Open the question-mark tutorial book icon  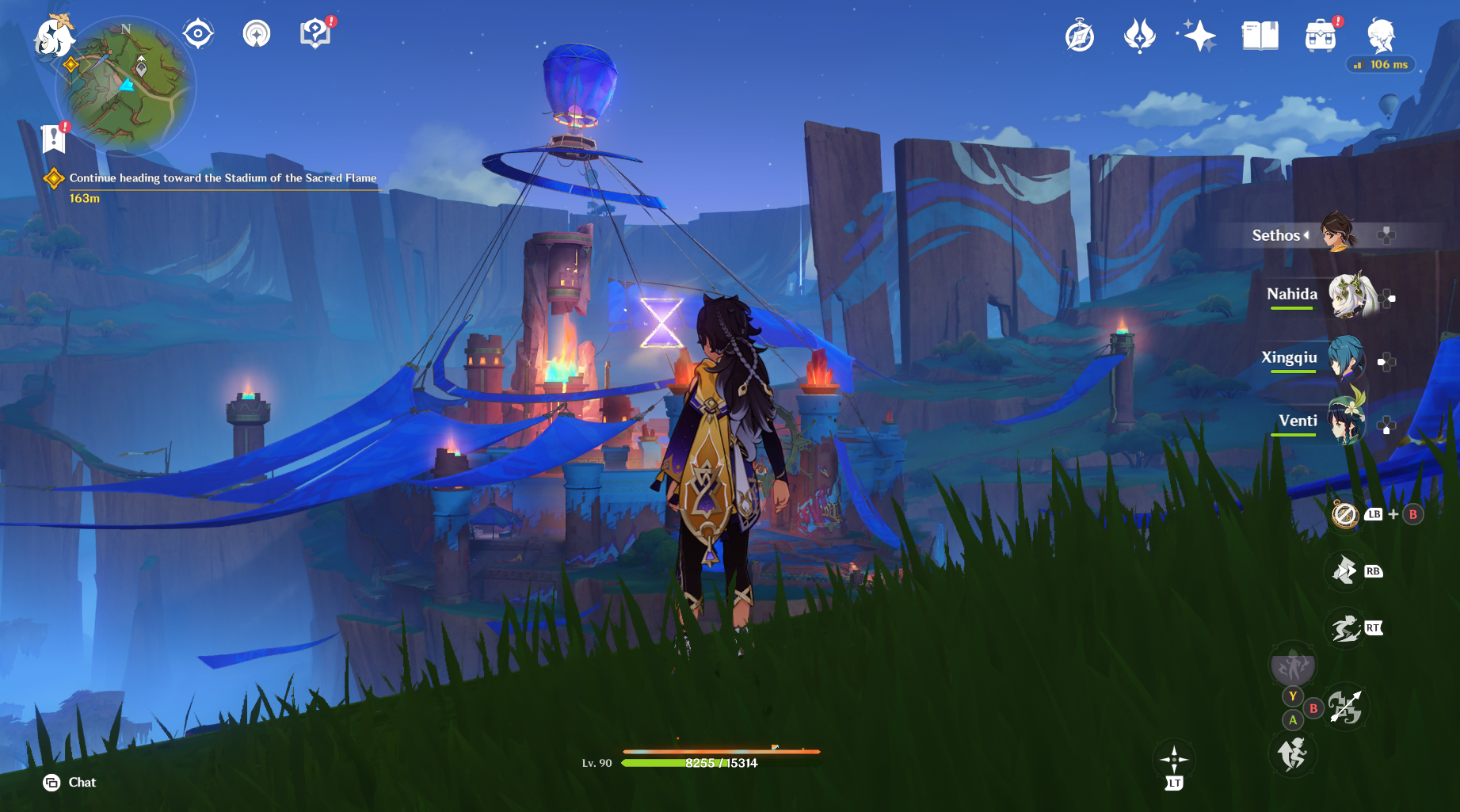coord(315,33)
